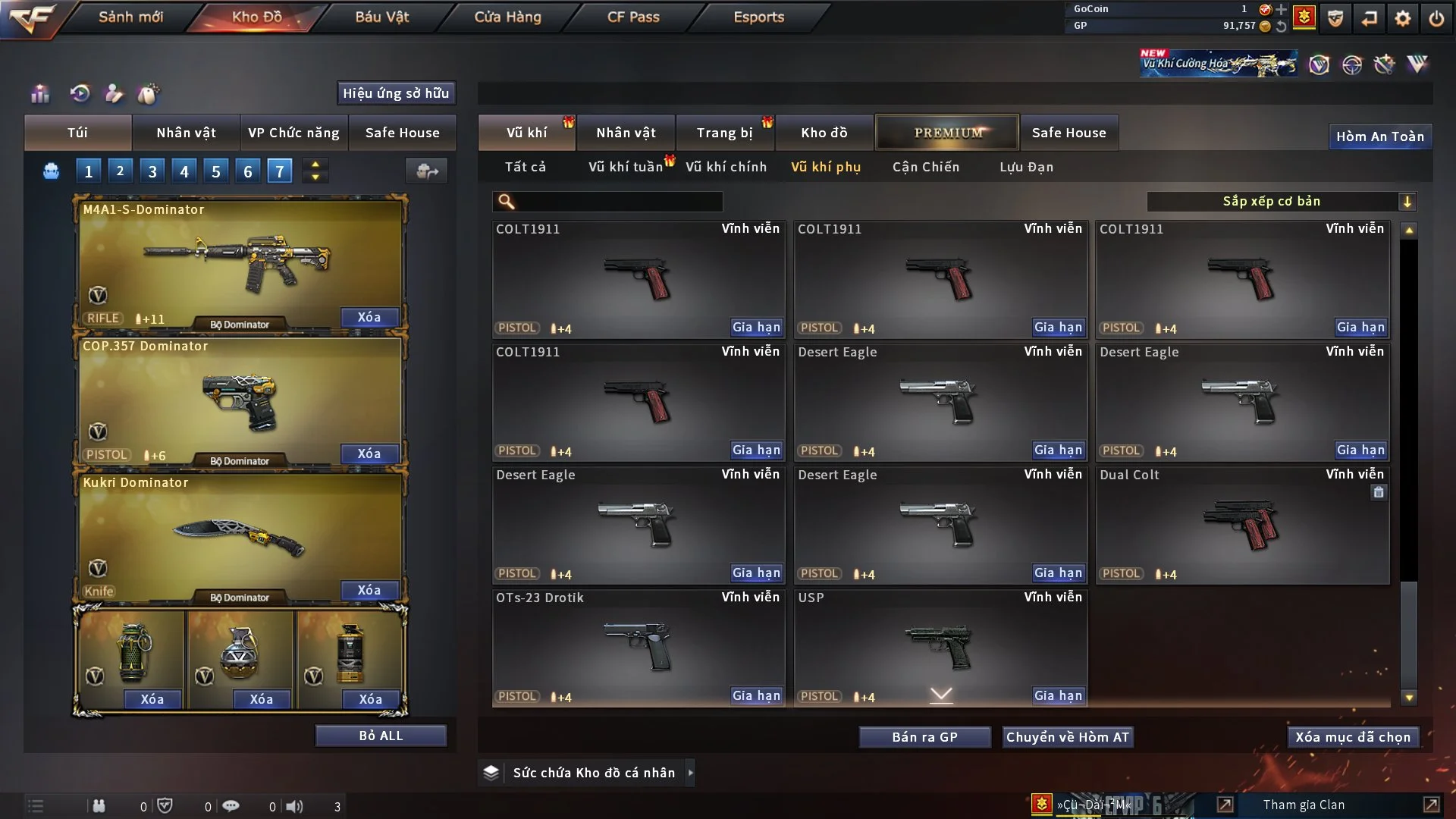
Task: Click Bán ra GP to sell
Action: coord(924,737)
